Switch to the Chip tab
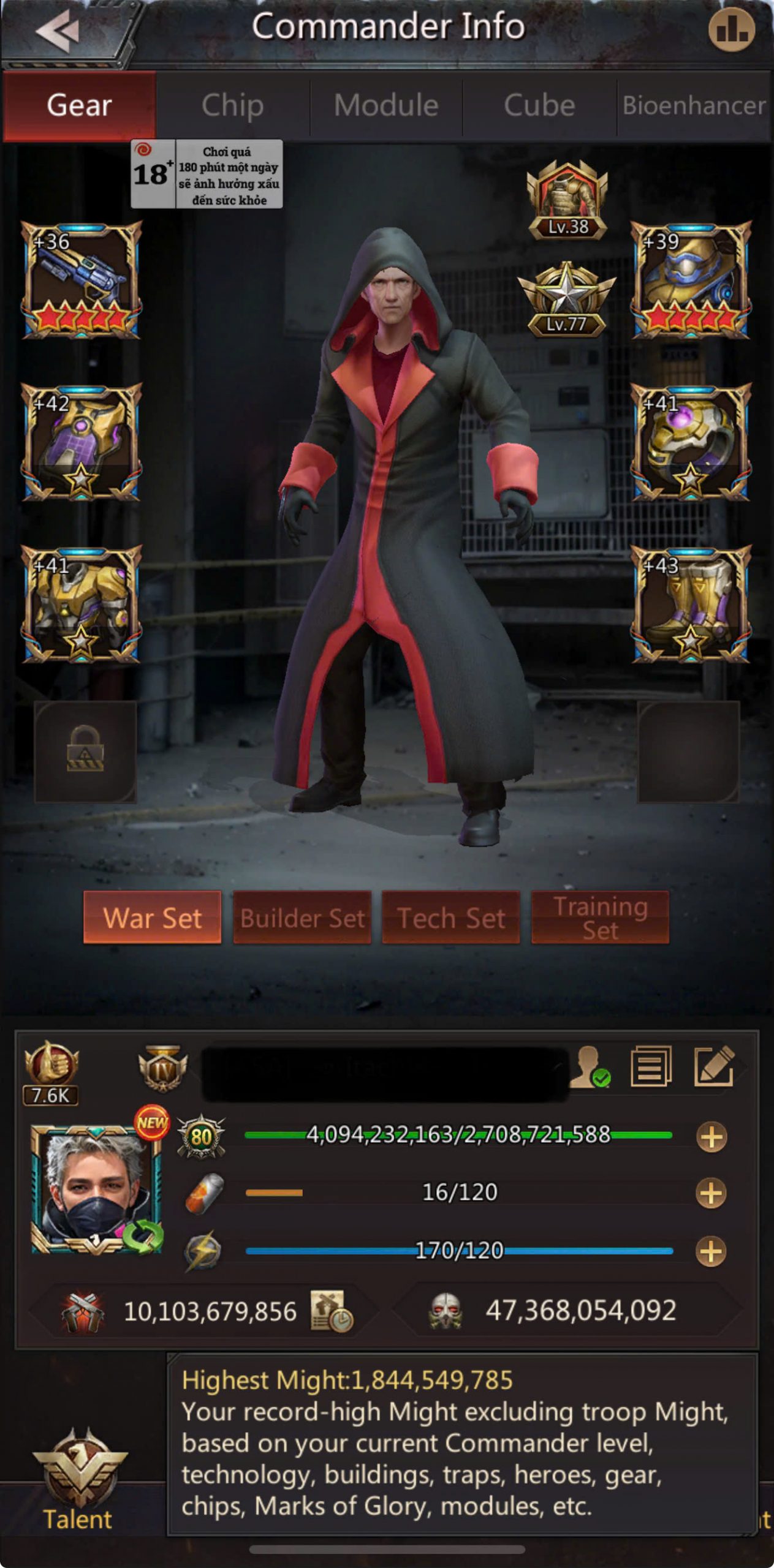Viewport: 774px width, 1568px height. pyautogui.click(x=232, y=105)
